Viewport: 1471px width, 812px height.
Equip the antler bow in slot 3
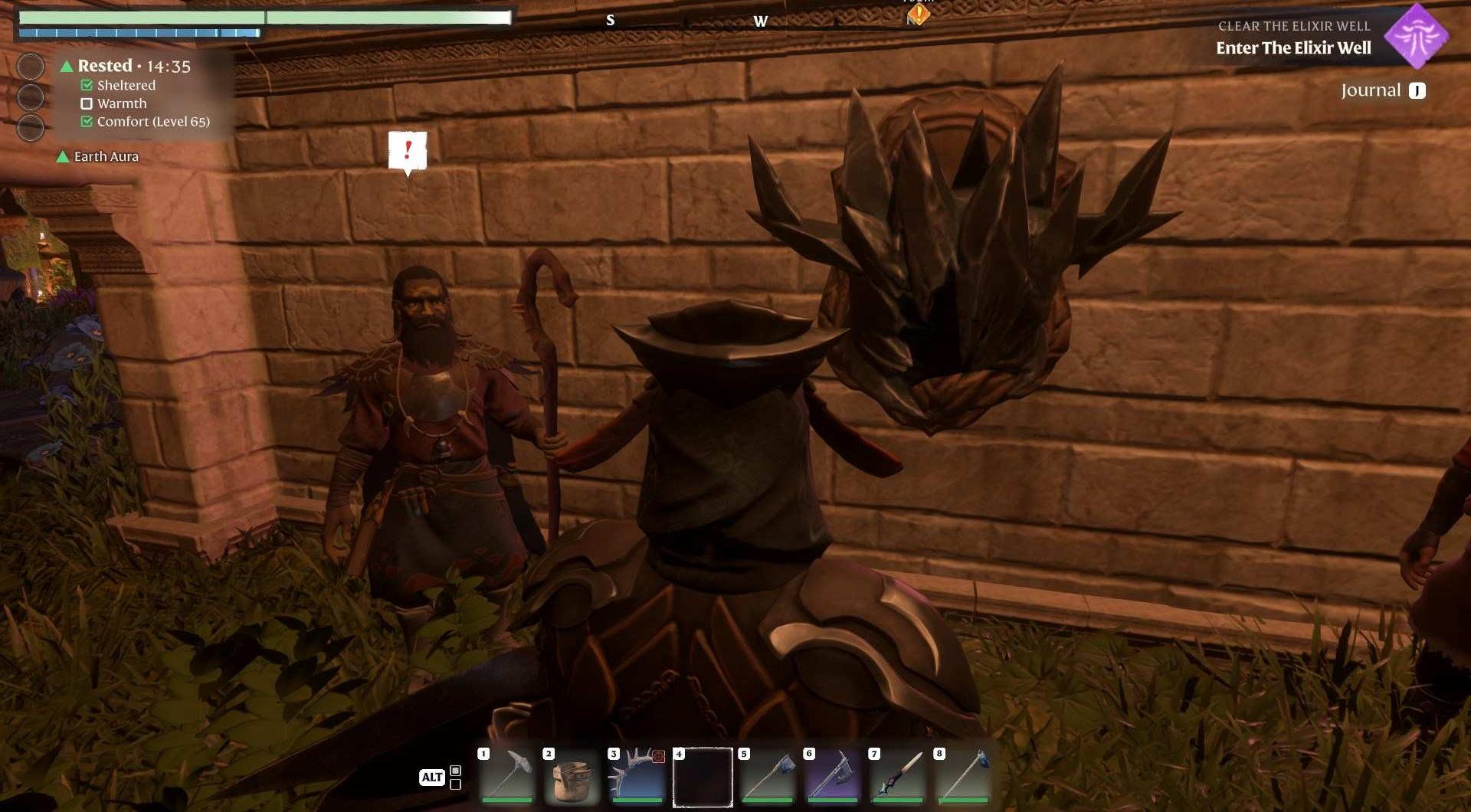click(637, 776)
